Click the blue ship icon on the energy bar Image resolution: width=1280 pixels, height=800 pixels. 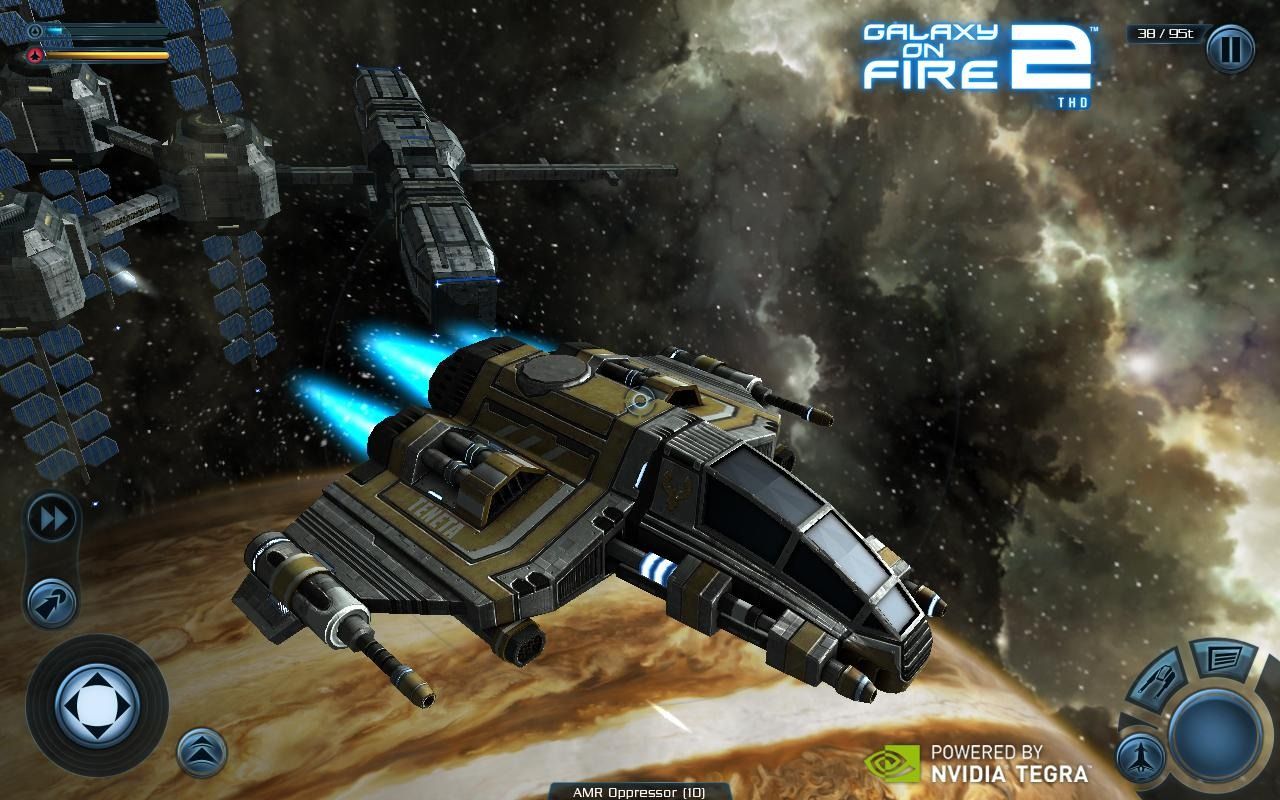tap(35, 30)
